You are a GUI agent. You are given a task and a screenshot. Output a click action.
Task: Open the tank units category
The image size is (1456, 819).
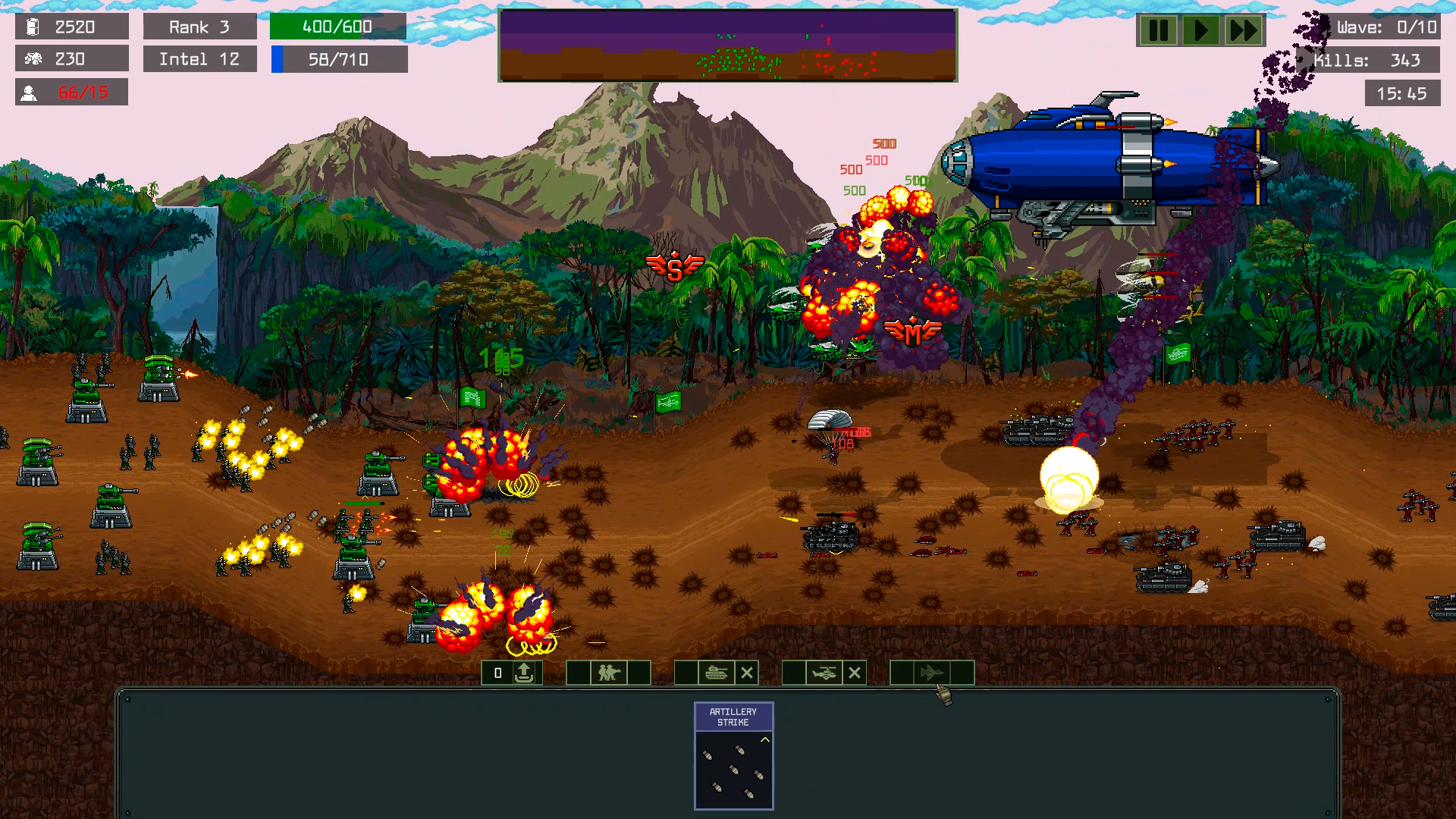click(716, 673)
